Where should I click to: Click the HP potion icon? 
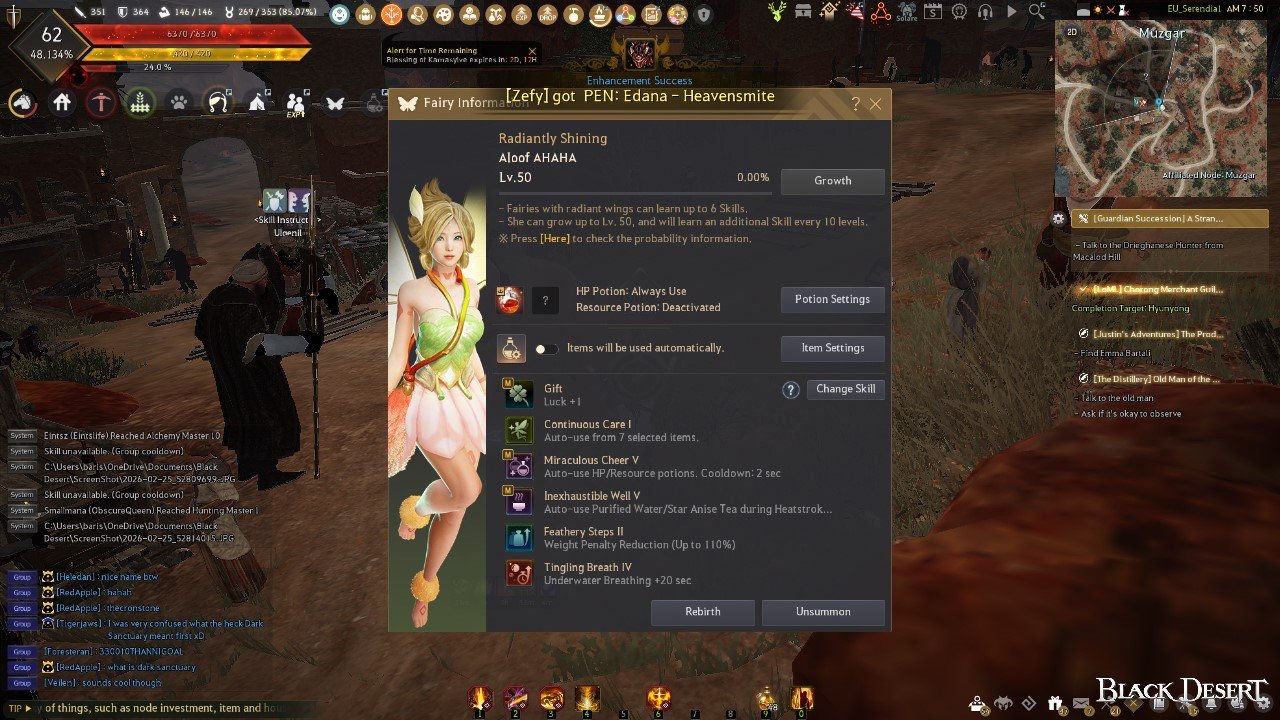(x=510, y=300)
